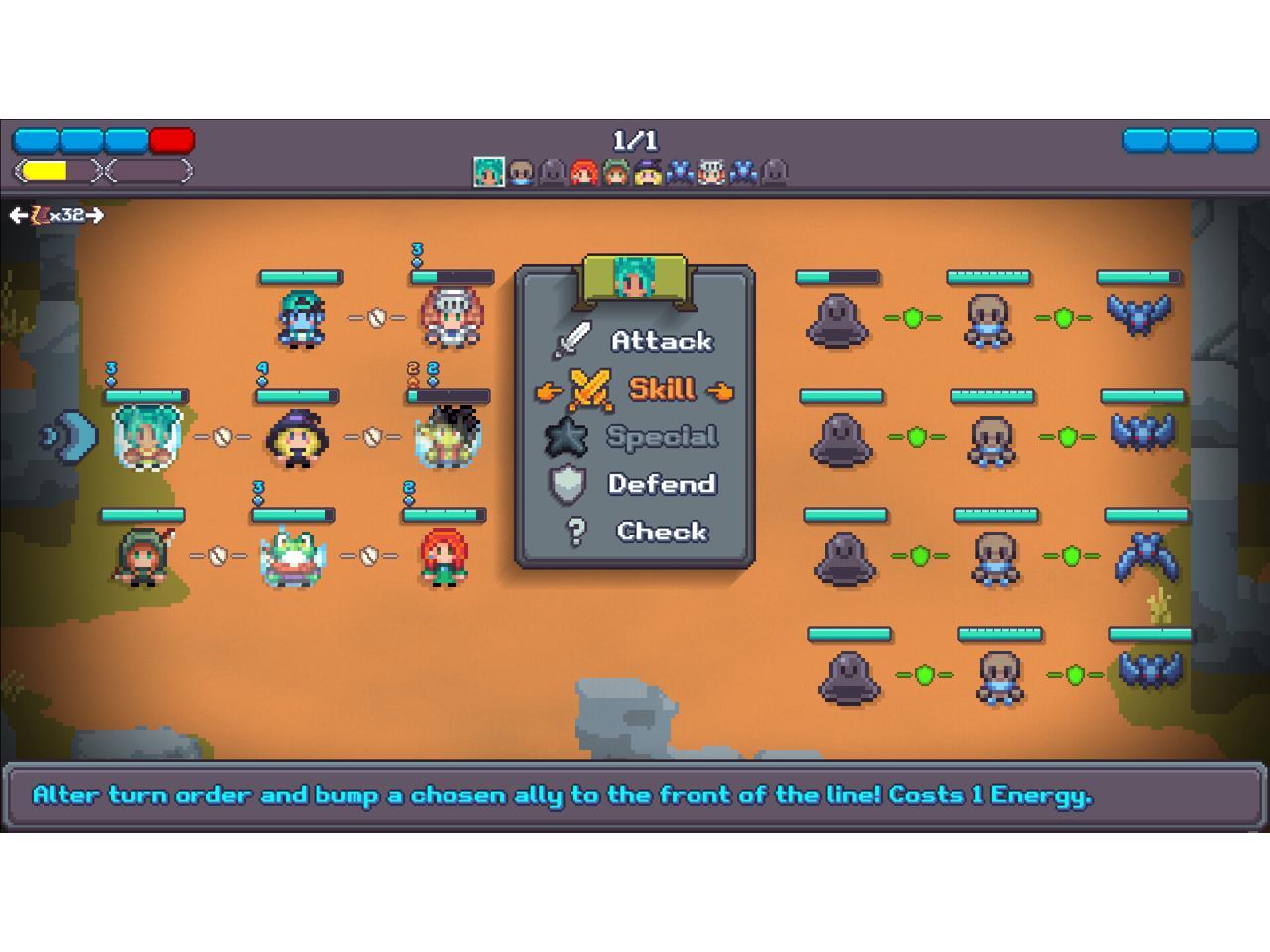Select the white-haired knight turn-order portrait
The width and height of the screenshot is (1270, 952).
click(x=711, y=173)
